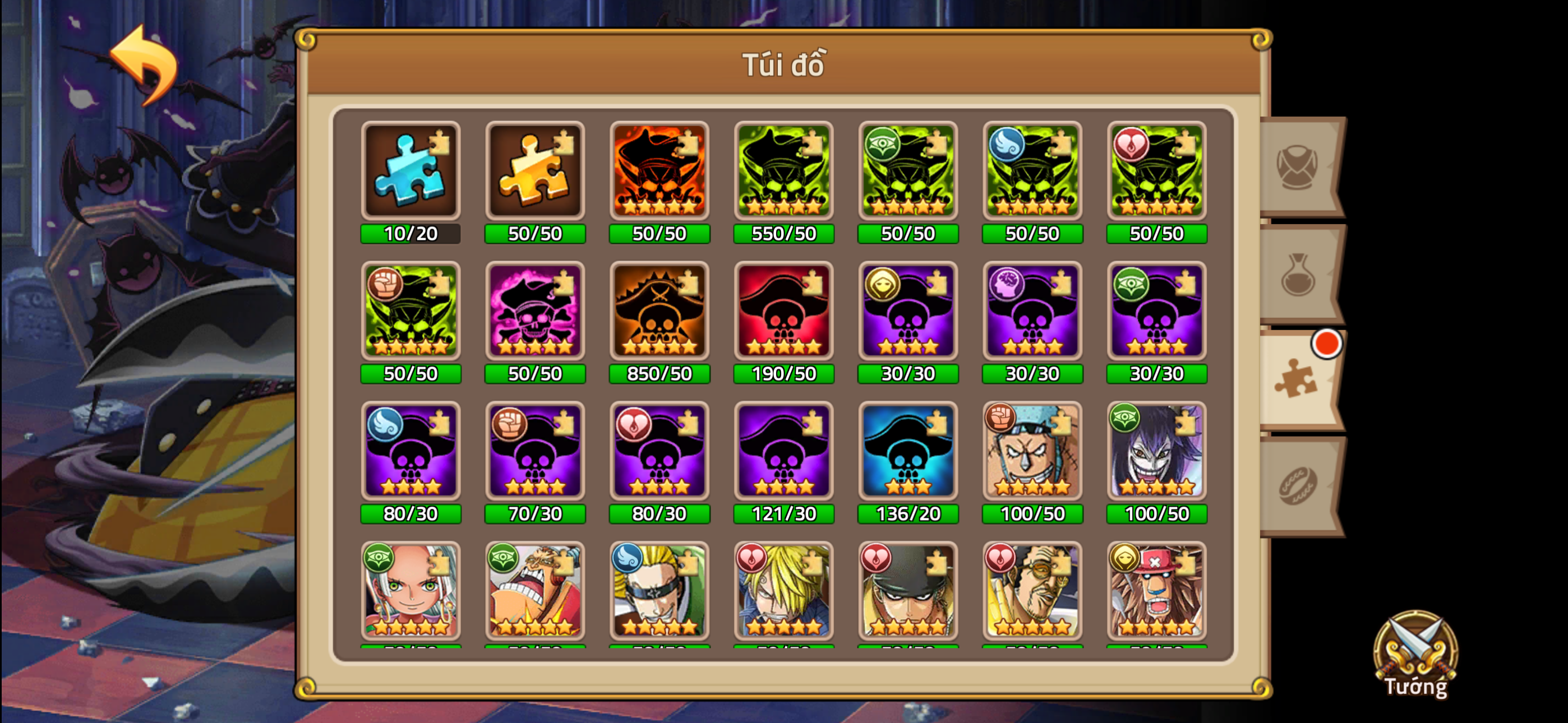Select the Chopper shard at bottom right
Viewport: 1568px width, 723px height.
(x=1156, y=594)
